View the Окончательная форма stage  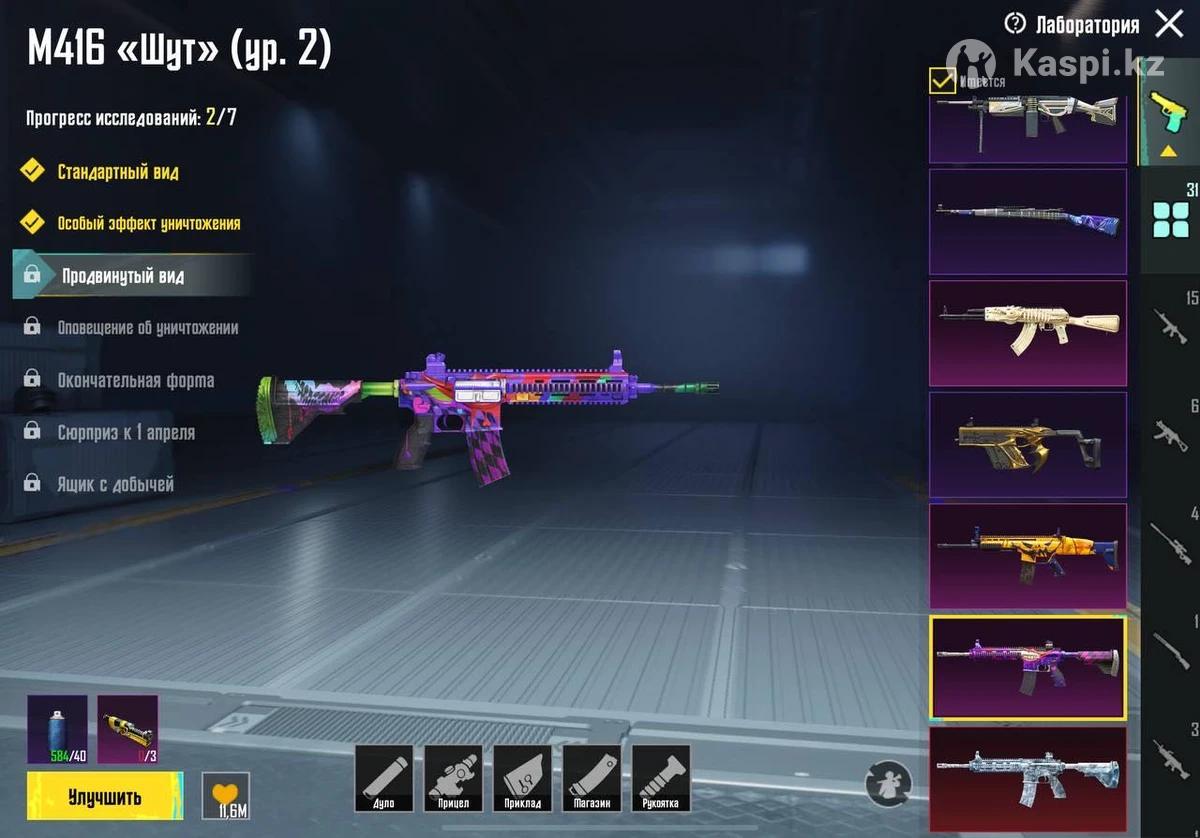click(135, 381)
